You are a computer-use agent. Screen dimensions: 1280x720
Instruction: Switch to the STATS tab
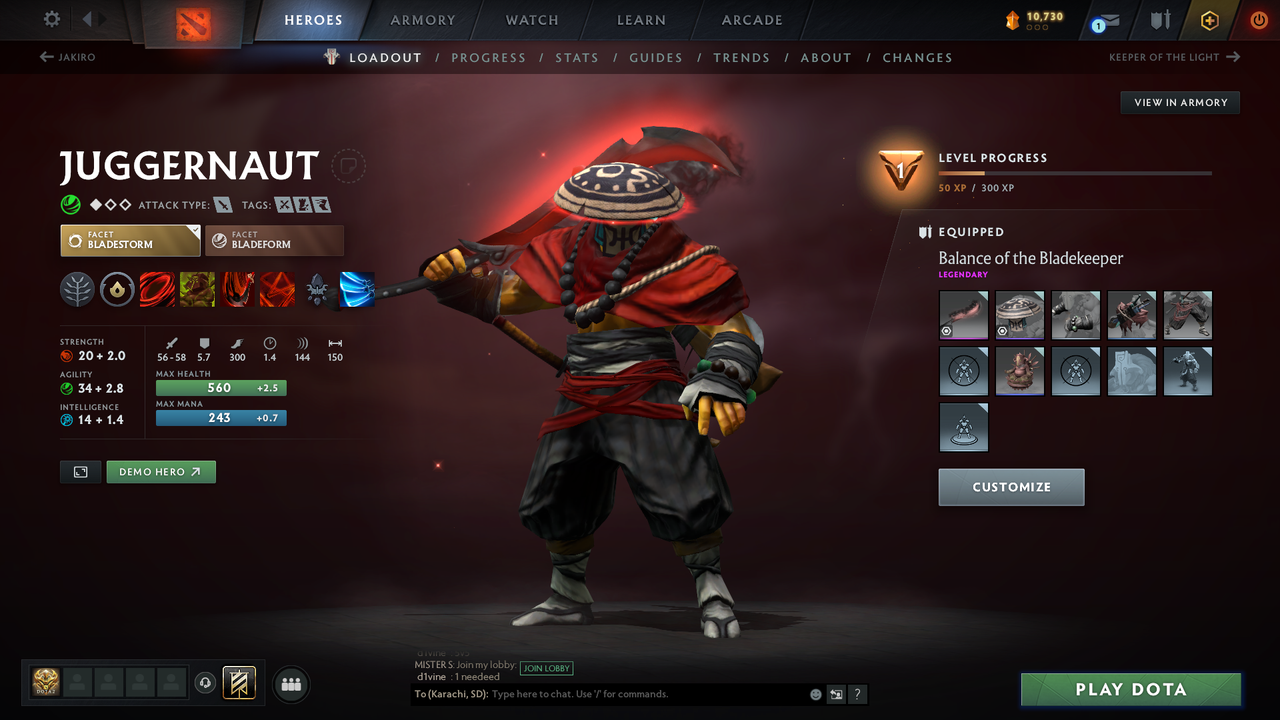(577, 57)
